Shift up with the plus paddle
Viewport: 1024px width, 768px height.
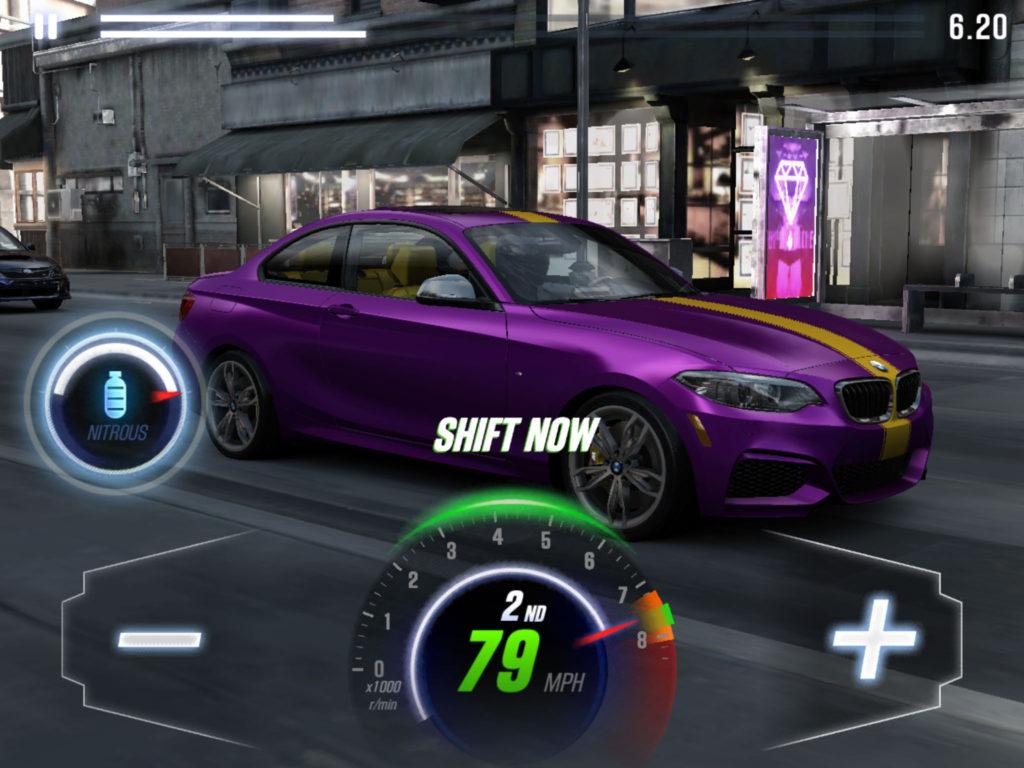point(873,638)
